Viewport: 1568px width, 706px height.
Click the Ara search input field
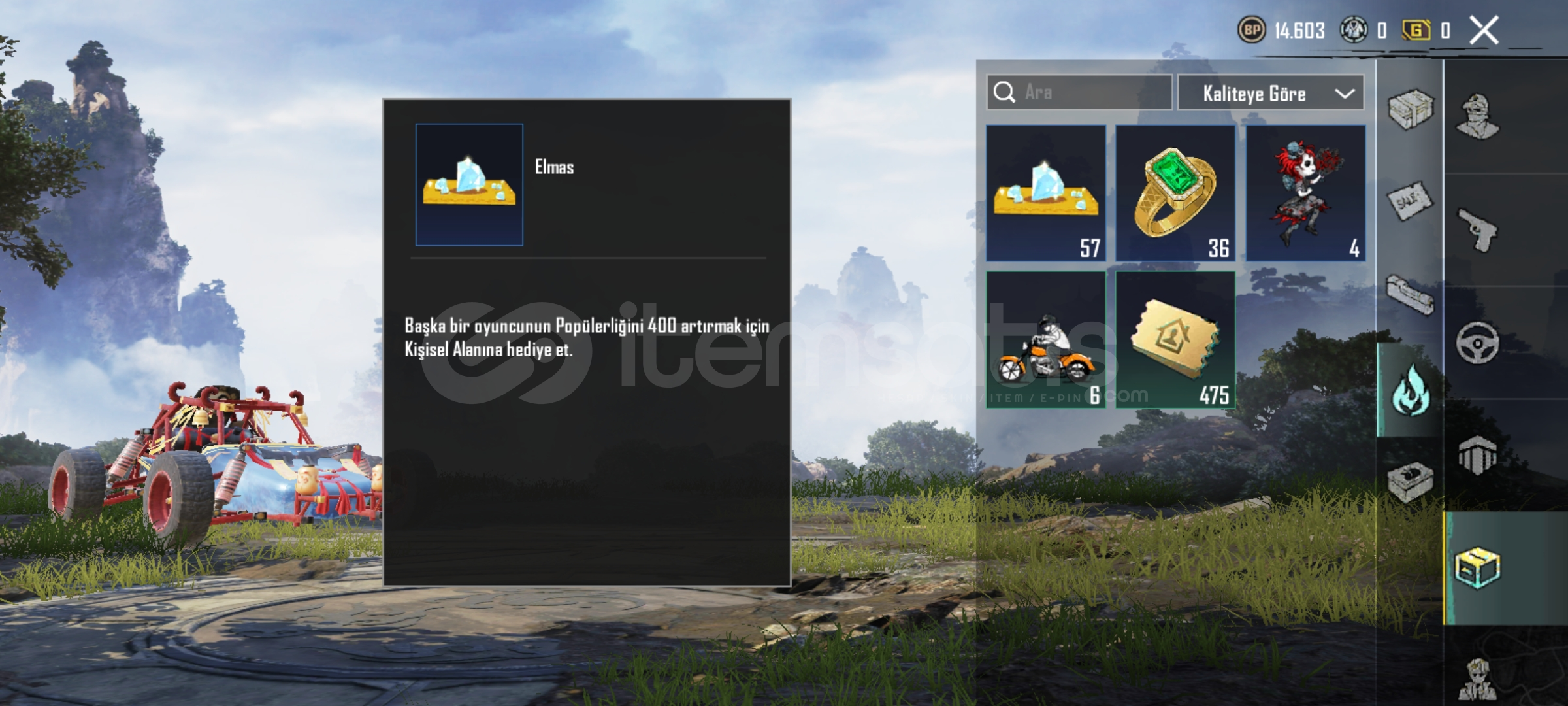[1078, 93]
